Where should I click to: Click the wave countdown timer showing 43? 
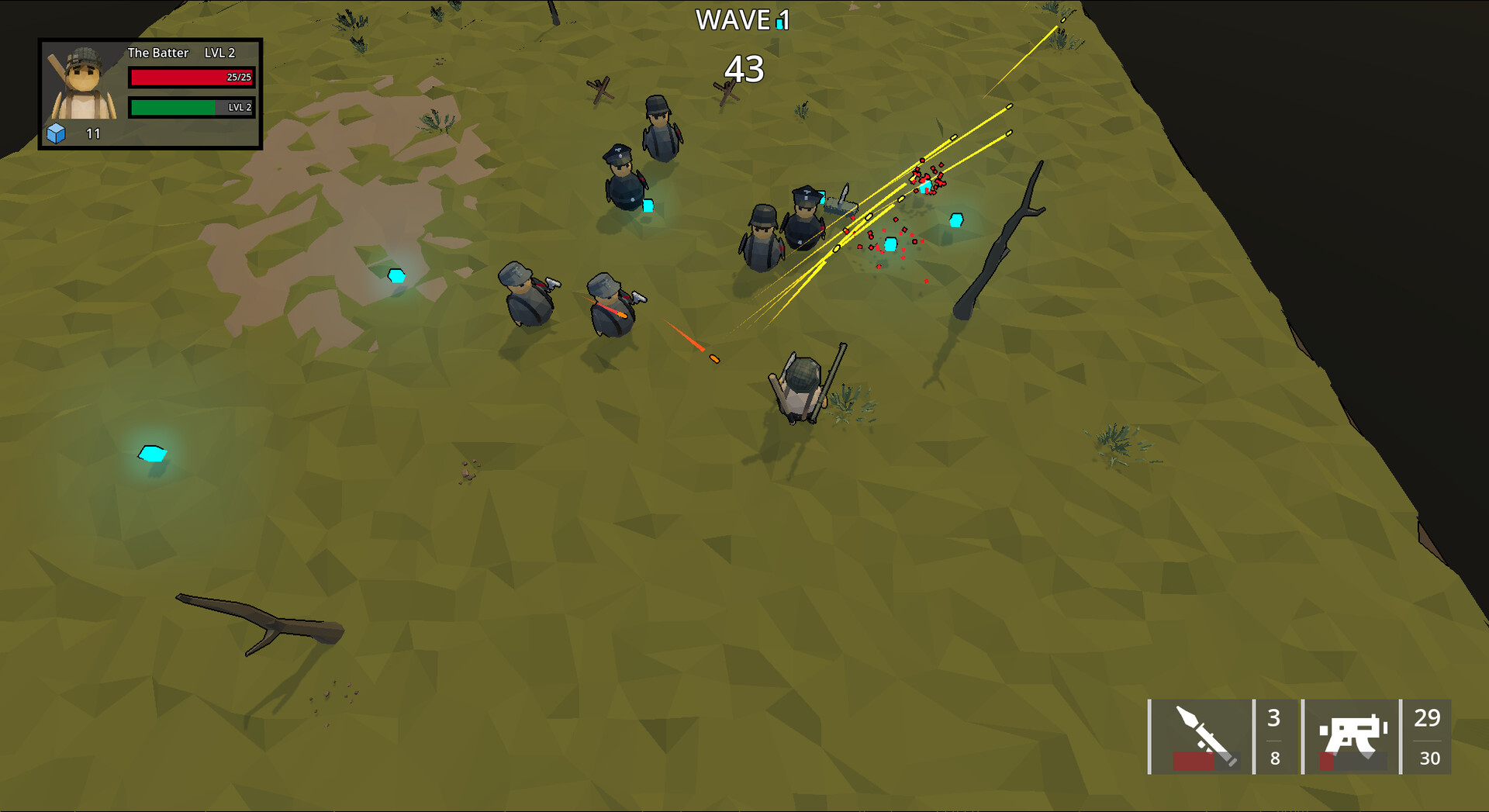744,70
